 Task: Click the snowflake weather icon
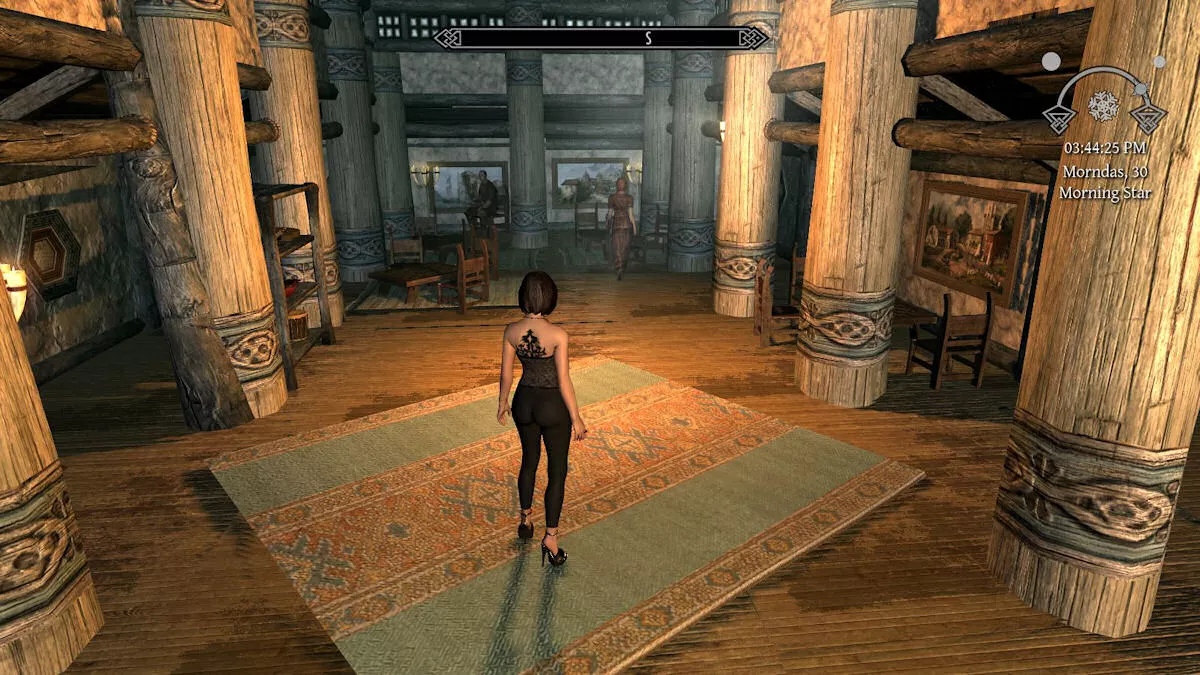click(1104, 105)
